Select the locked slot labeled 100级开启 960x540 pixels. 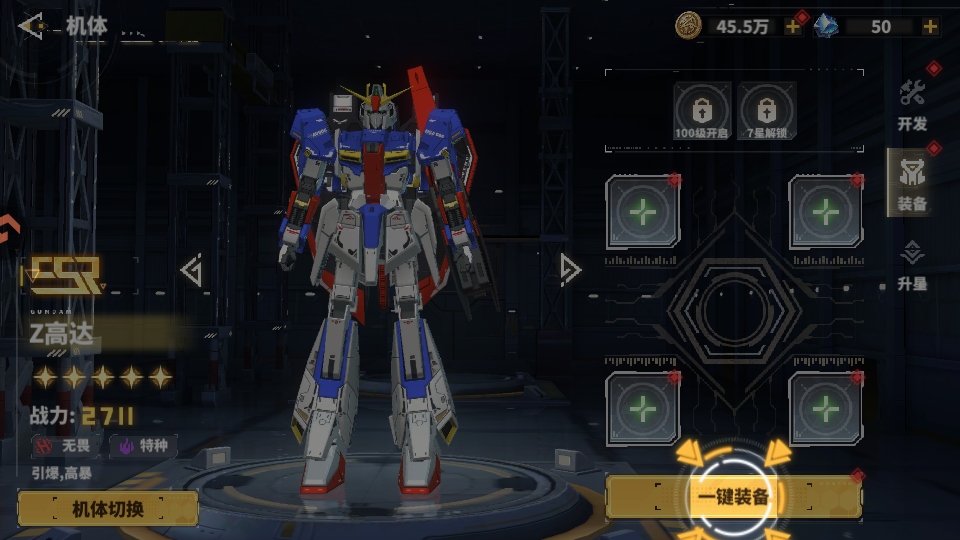[x=702, y=111]
